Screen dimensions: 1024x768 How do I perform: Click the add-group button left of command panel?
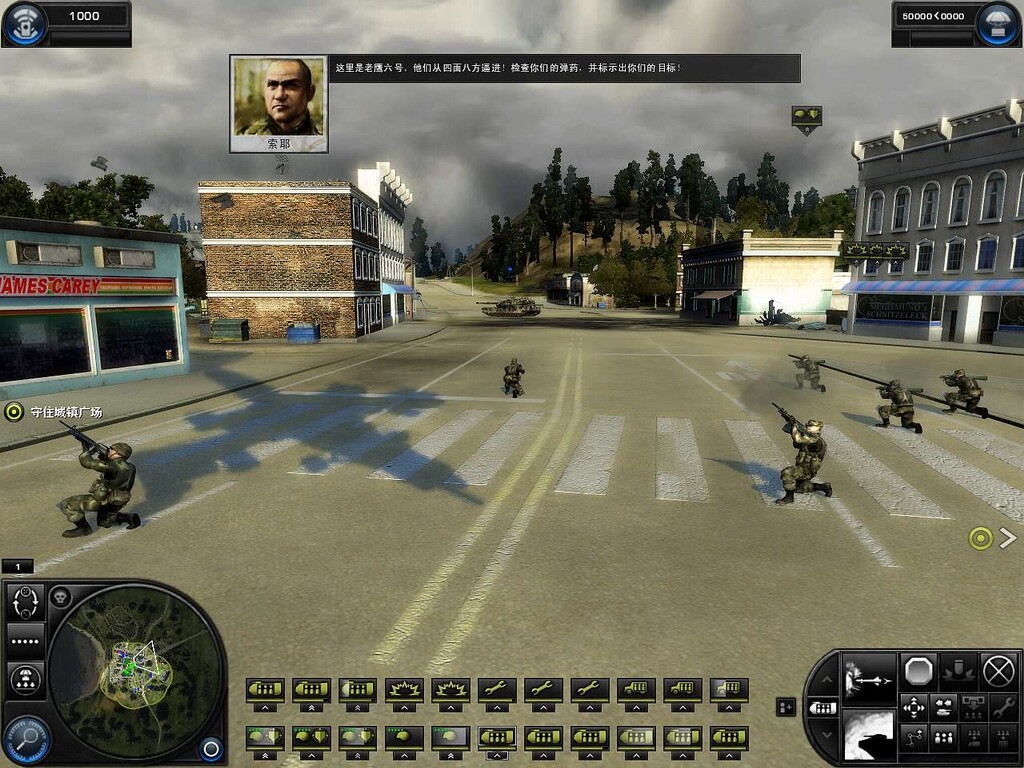click(x=786, y=707)
